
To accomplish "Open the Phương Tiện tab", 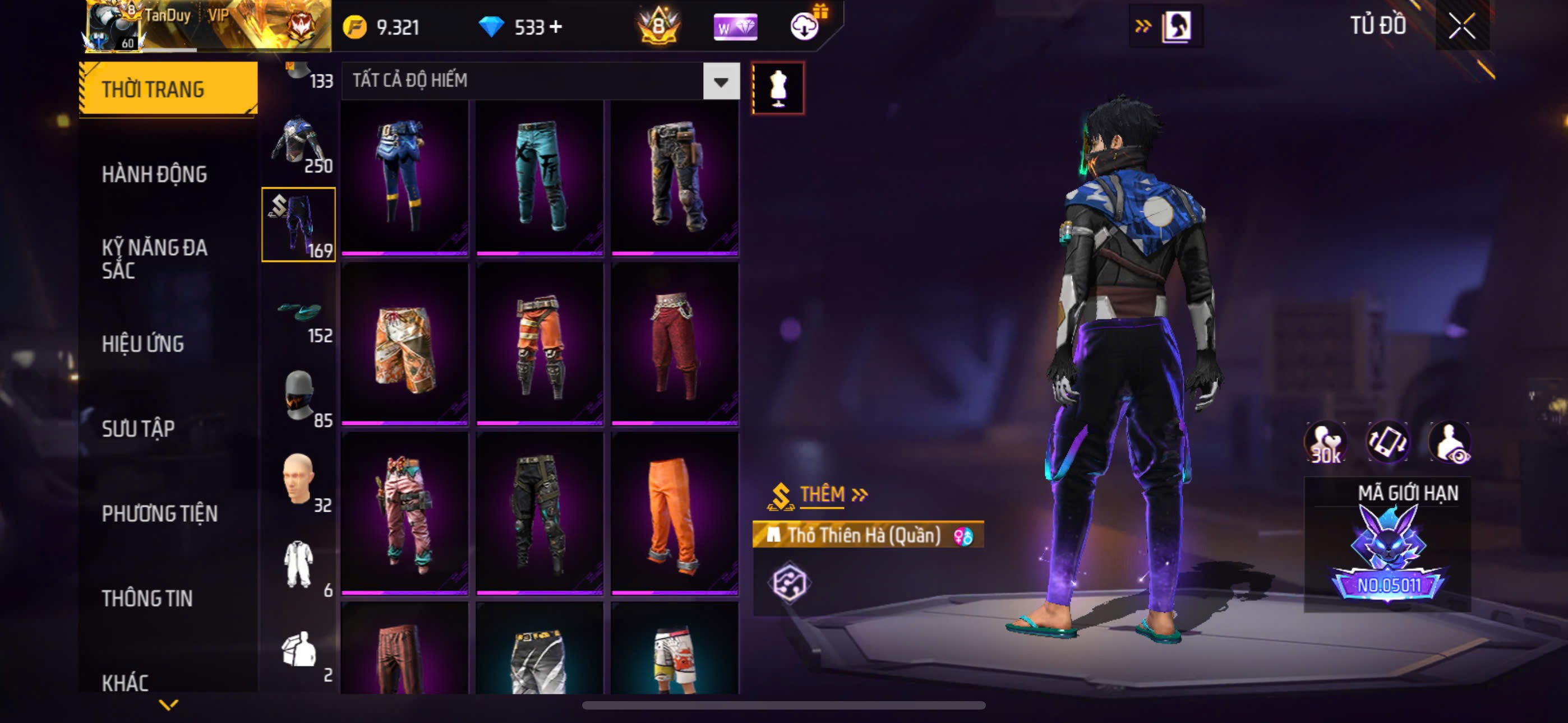I will point(159,513).
